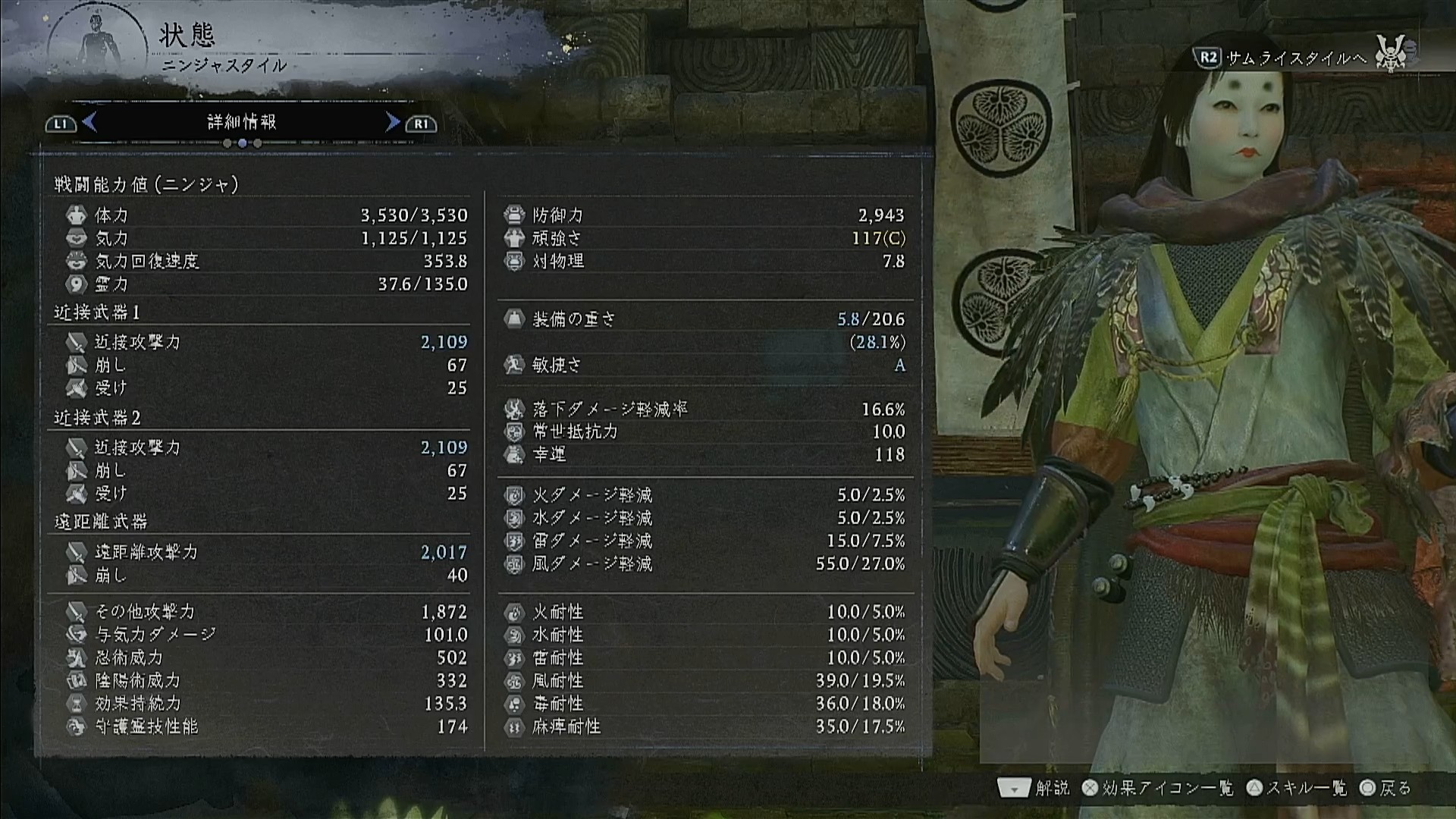This screenshot has width=1456, height=819.
Task: Select the その他攻撃力 stat row
Action: coord(265,612)
